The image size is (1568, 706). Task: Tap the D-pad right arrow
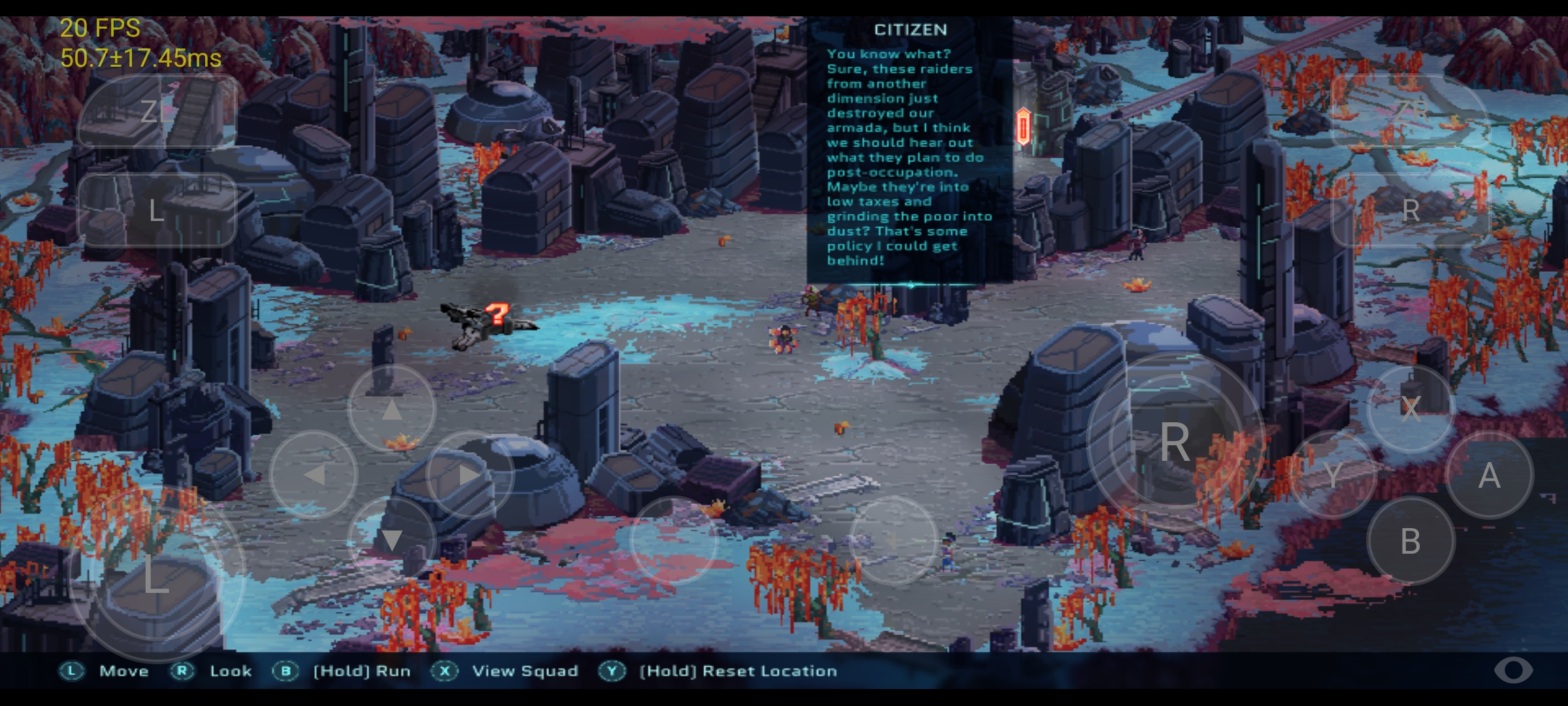coord(470,475)
